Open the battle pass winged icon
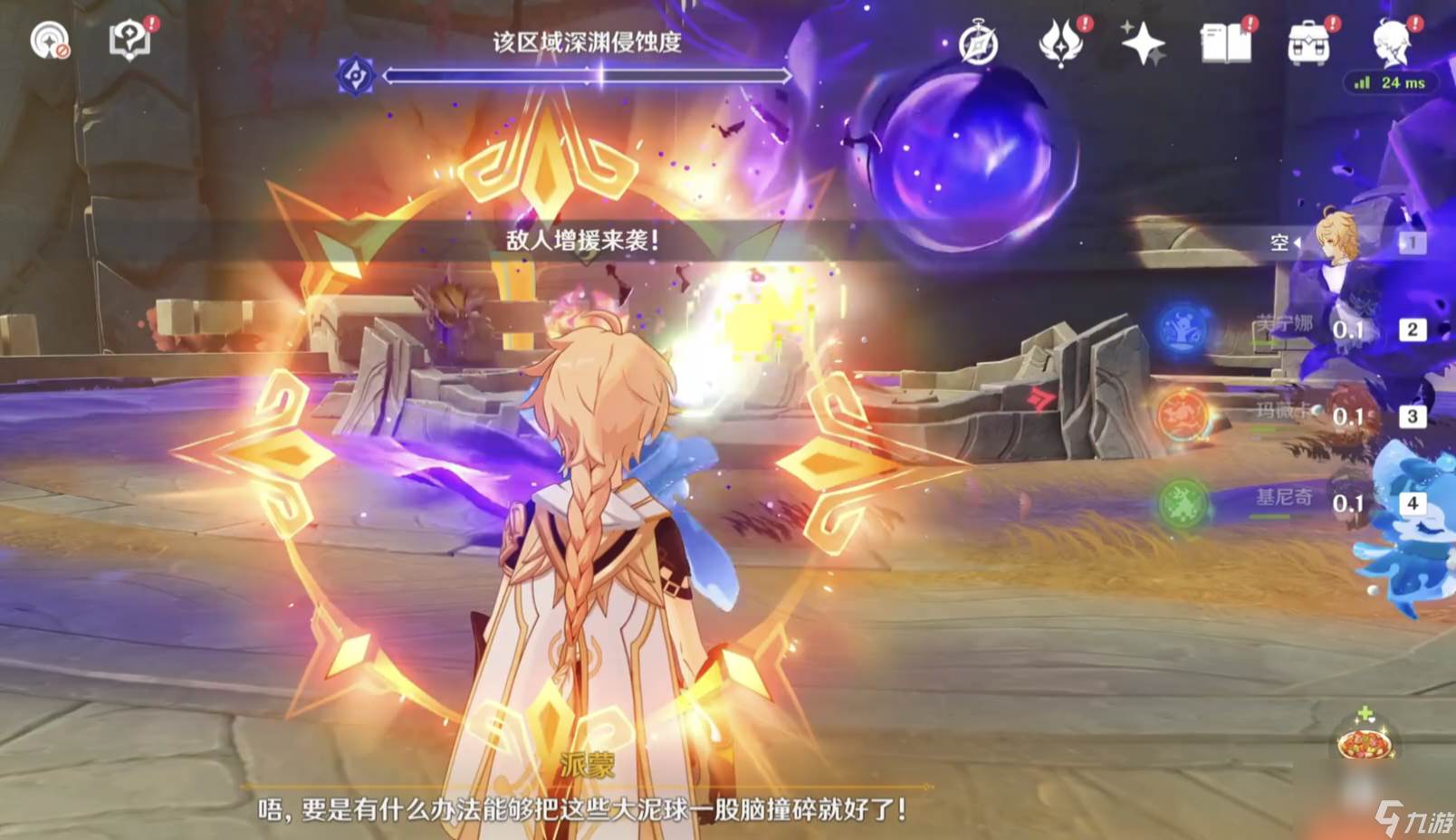 1061,43
